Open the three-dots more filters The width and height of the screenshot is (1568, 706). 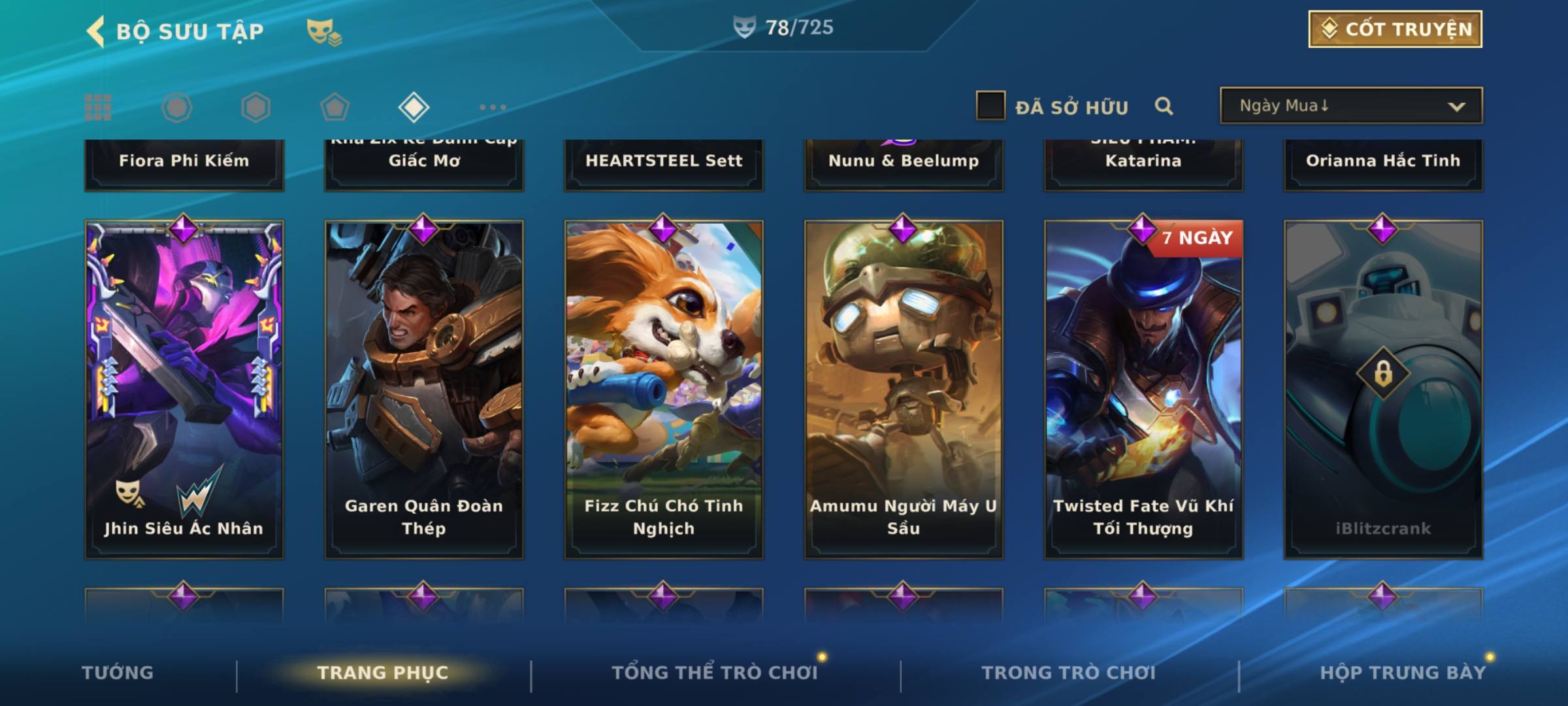493,107
